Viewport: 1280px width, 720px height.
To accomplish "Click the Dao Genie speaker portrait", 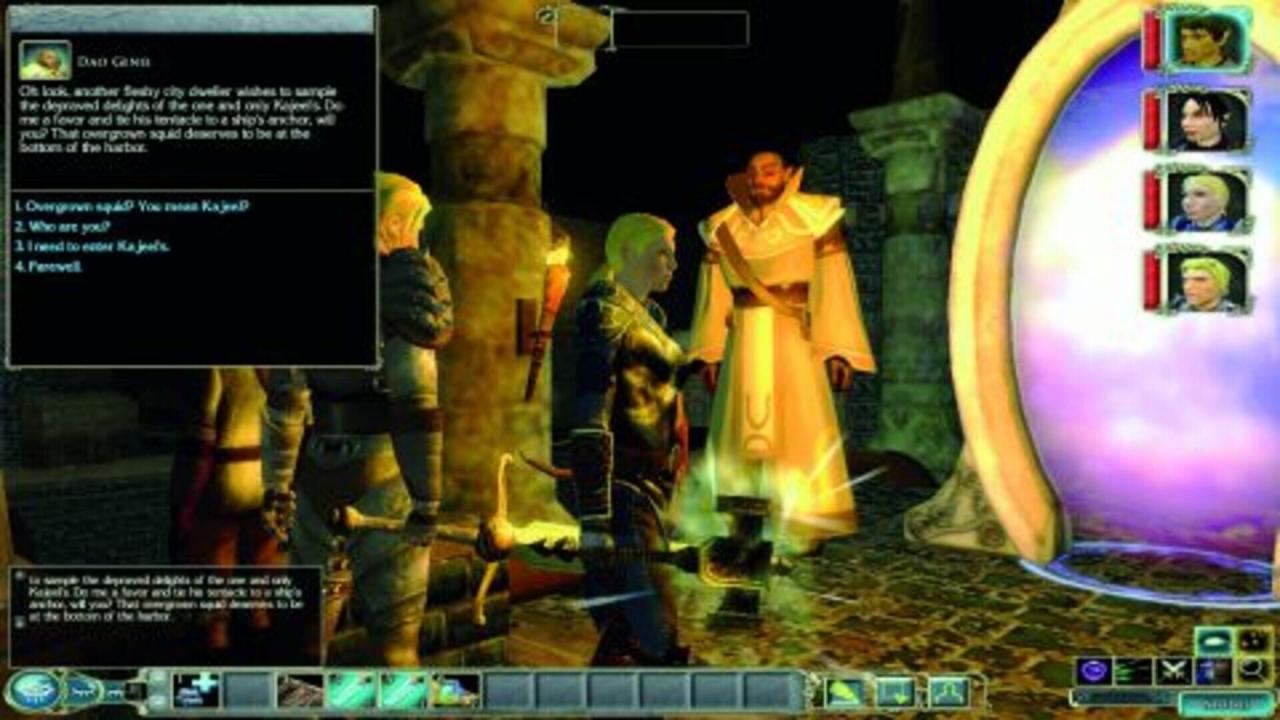I will coord(45,60).
